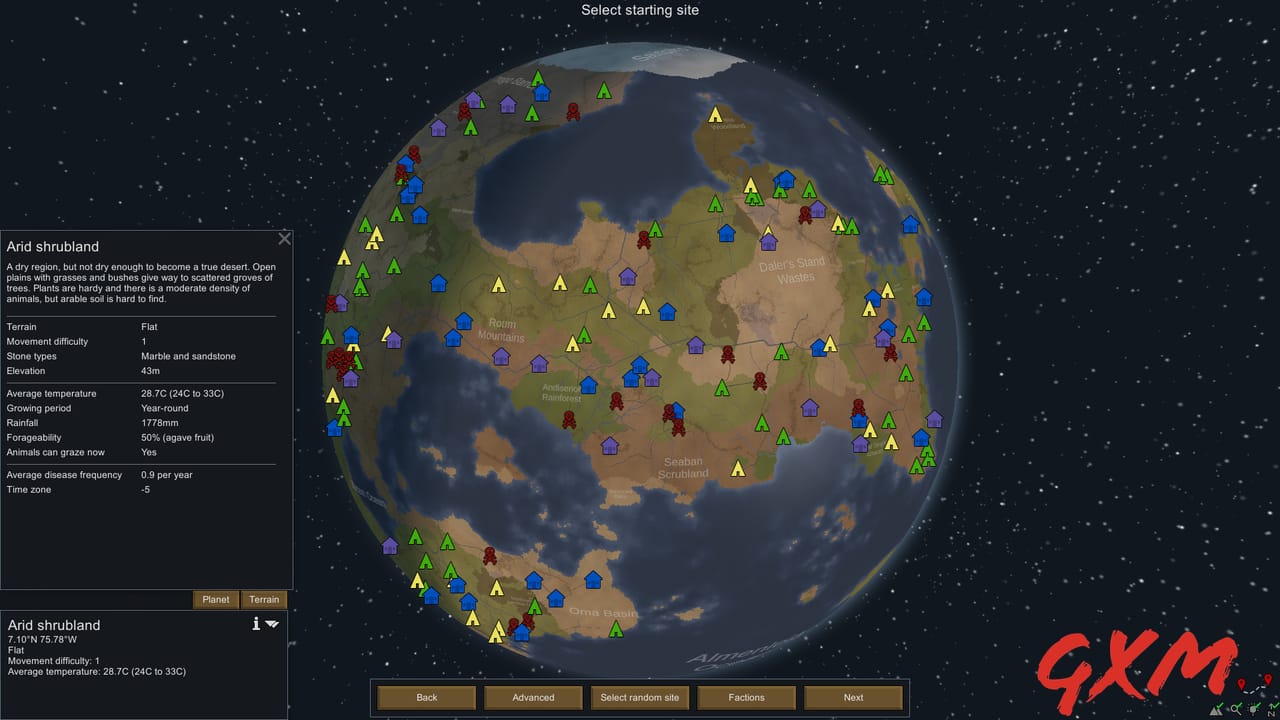Switch to the Terrain tab

(x=263, y=599)
